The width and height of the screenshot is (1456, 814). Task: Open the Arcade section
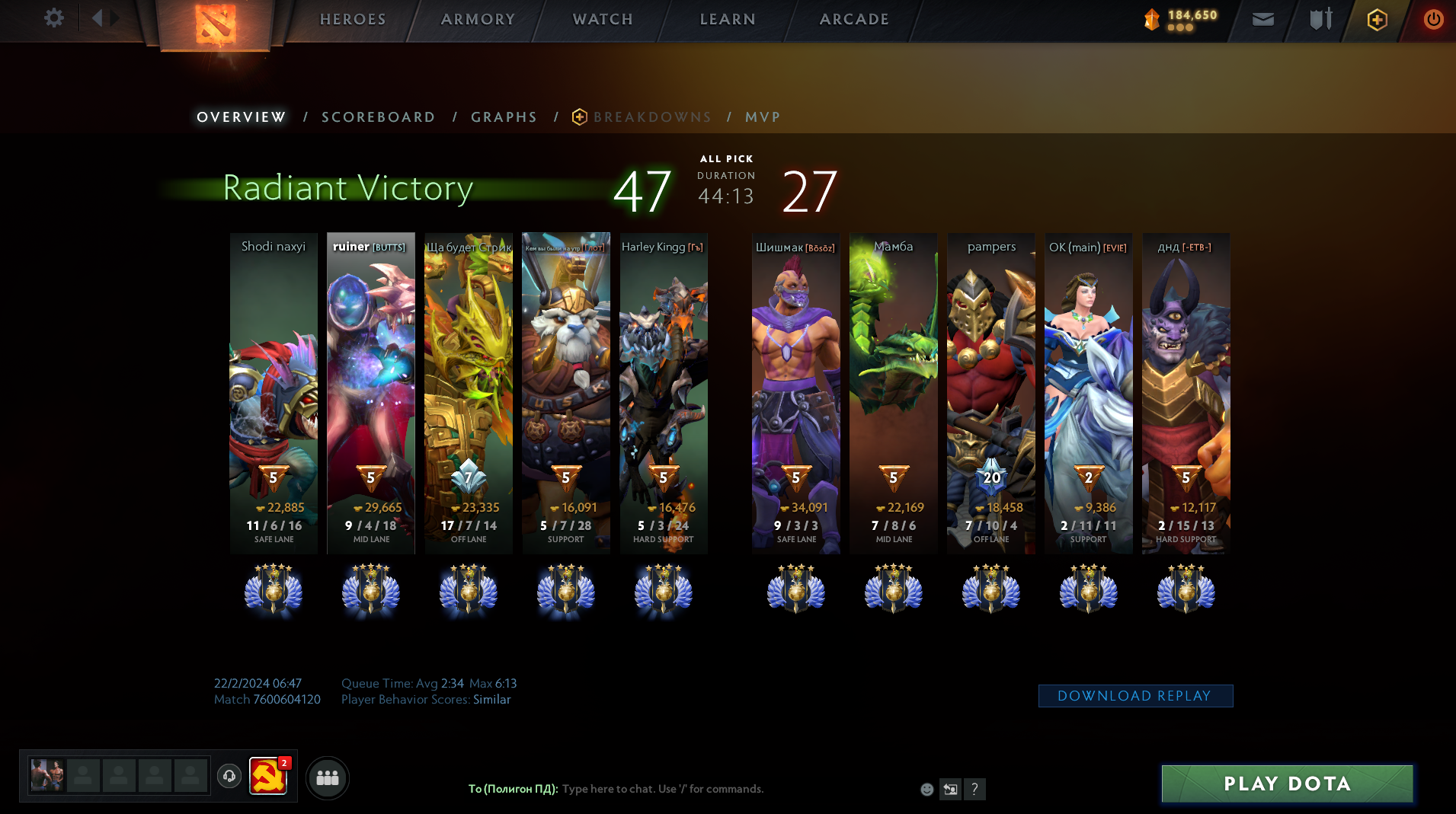854,19
